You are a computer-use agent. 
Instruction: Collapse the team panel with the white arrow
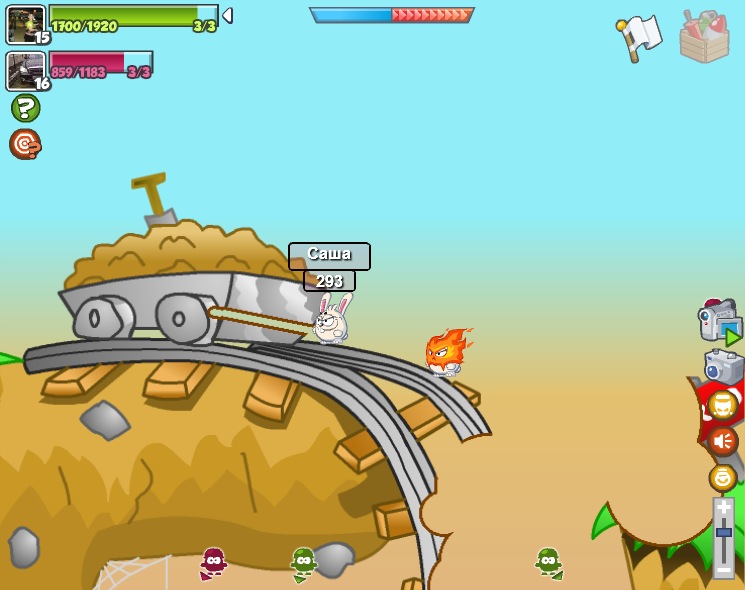pos(227,16)
